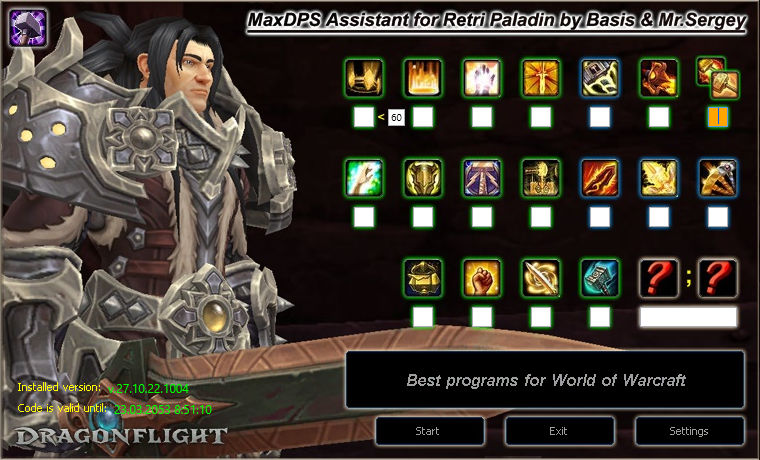Choose the golden cross on shield icon
The width and height of the screenshot is (760, 460).
coord(541,77)
